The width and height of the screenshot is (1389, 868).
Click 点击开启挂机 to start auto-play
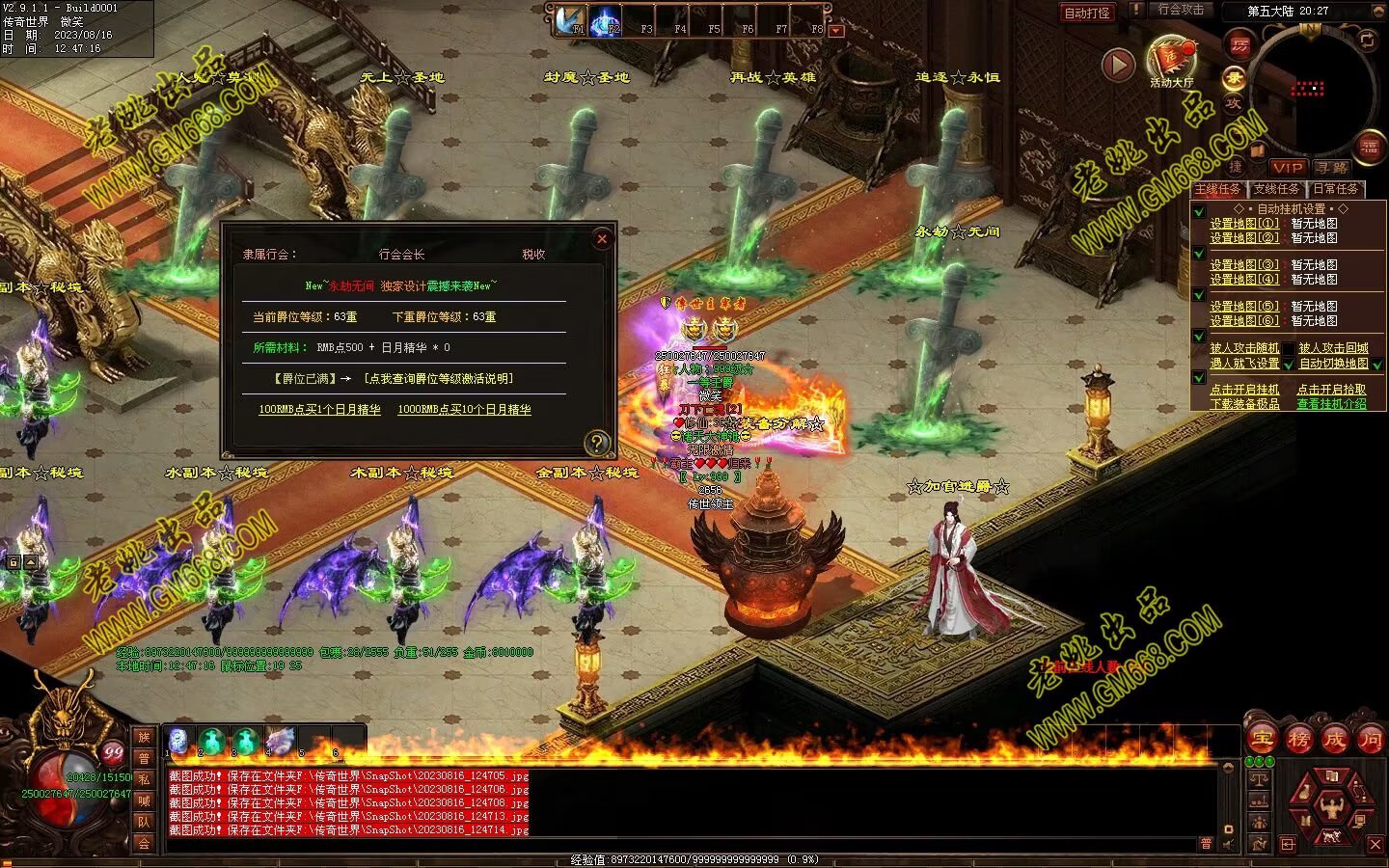tap(1244, 390)
